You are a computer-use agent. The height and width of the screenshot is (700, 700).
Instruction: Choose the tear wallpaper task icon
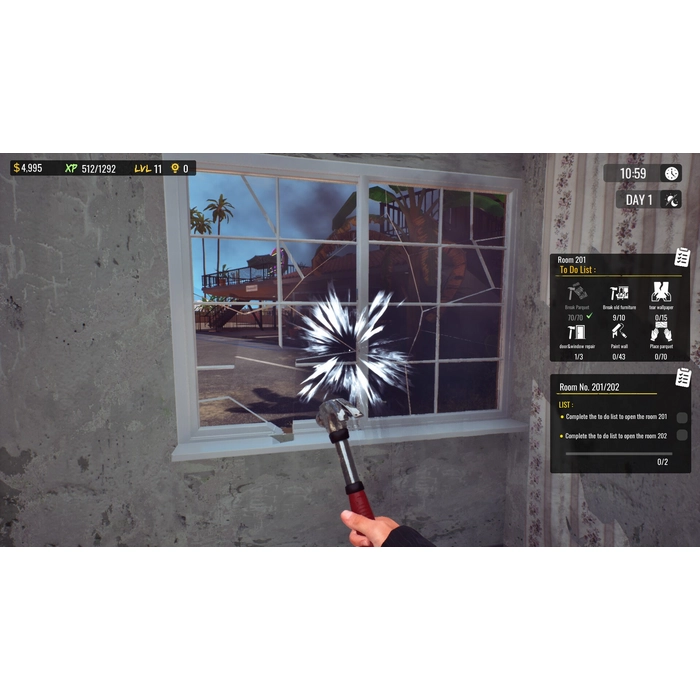click(661, 291)
